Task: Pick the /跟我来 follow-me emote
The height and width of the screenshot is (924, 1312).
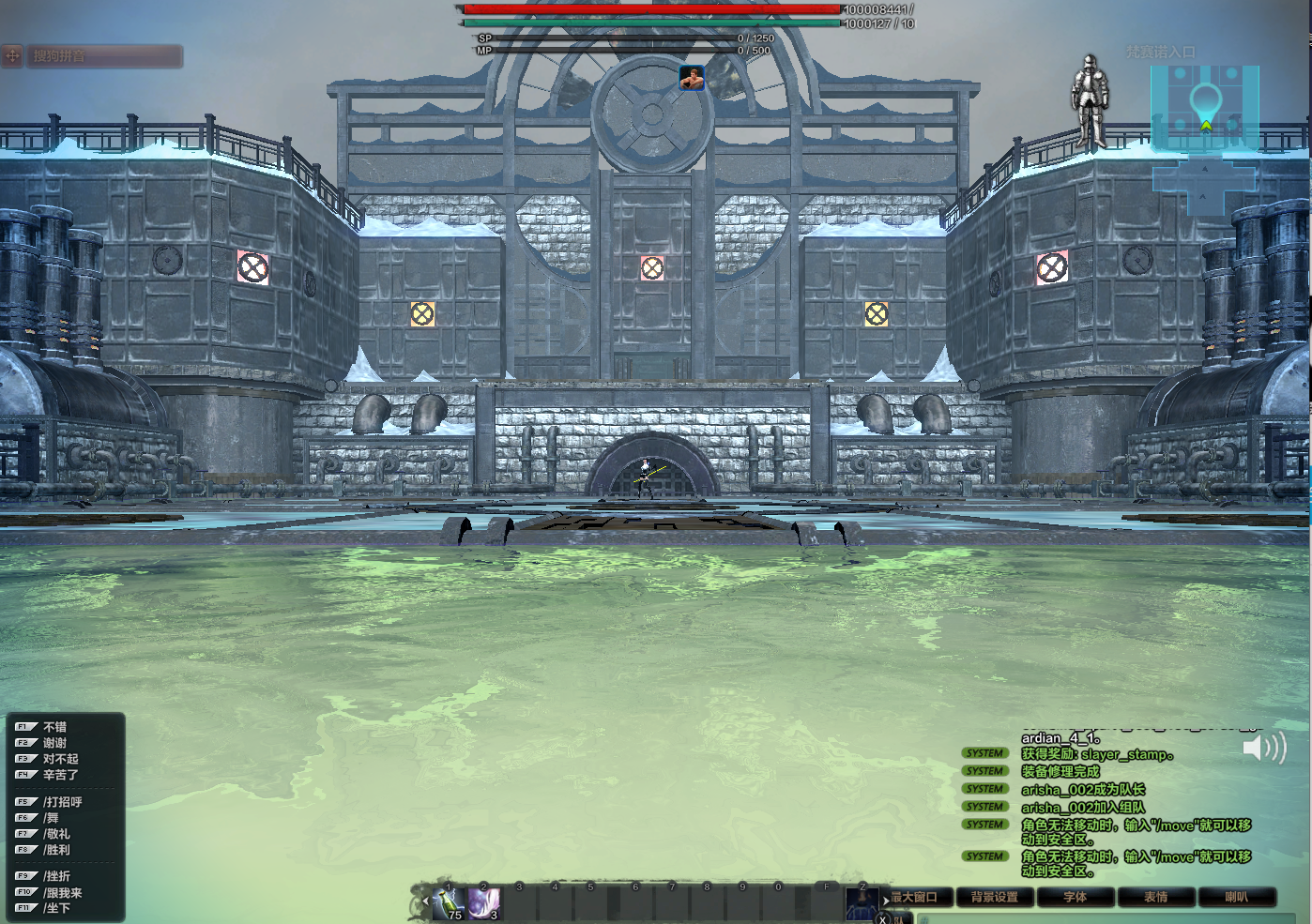Action: click(62, 893)
